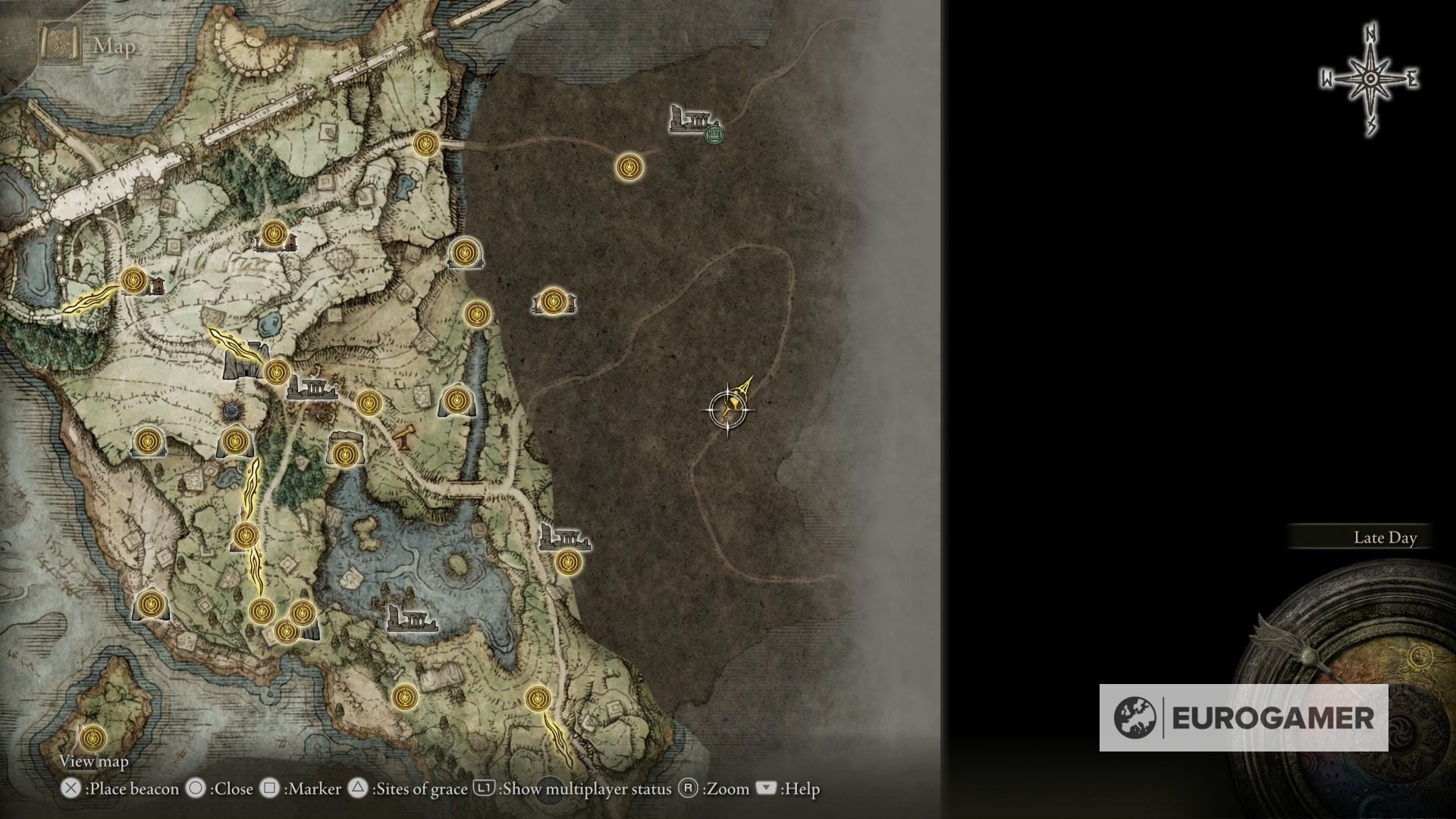The height and width of the screenshot is (819, 1456).
Task: Click the View map text
Action: 94,761
